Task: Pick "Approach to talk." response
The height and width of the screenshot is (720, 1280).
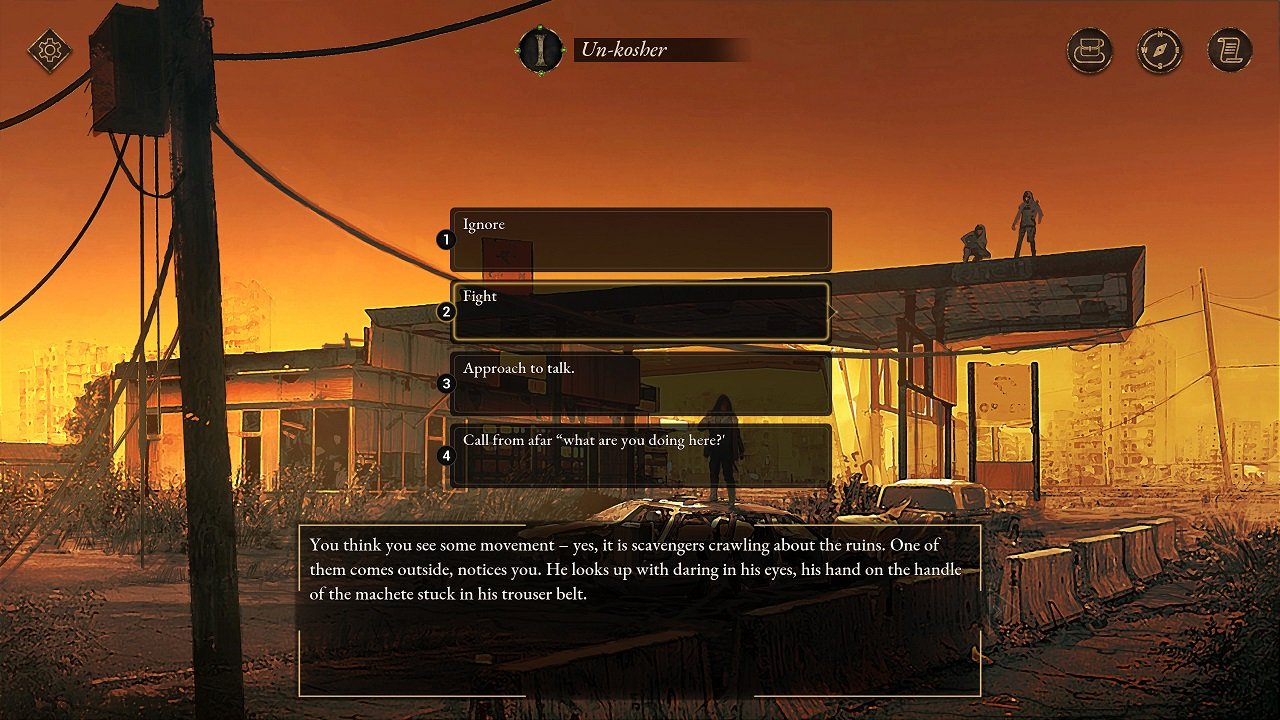Action: [640, 383]
